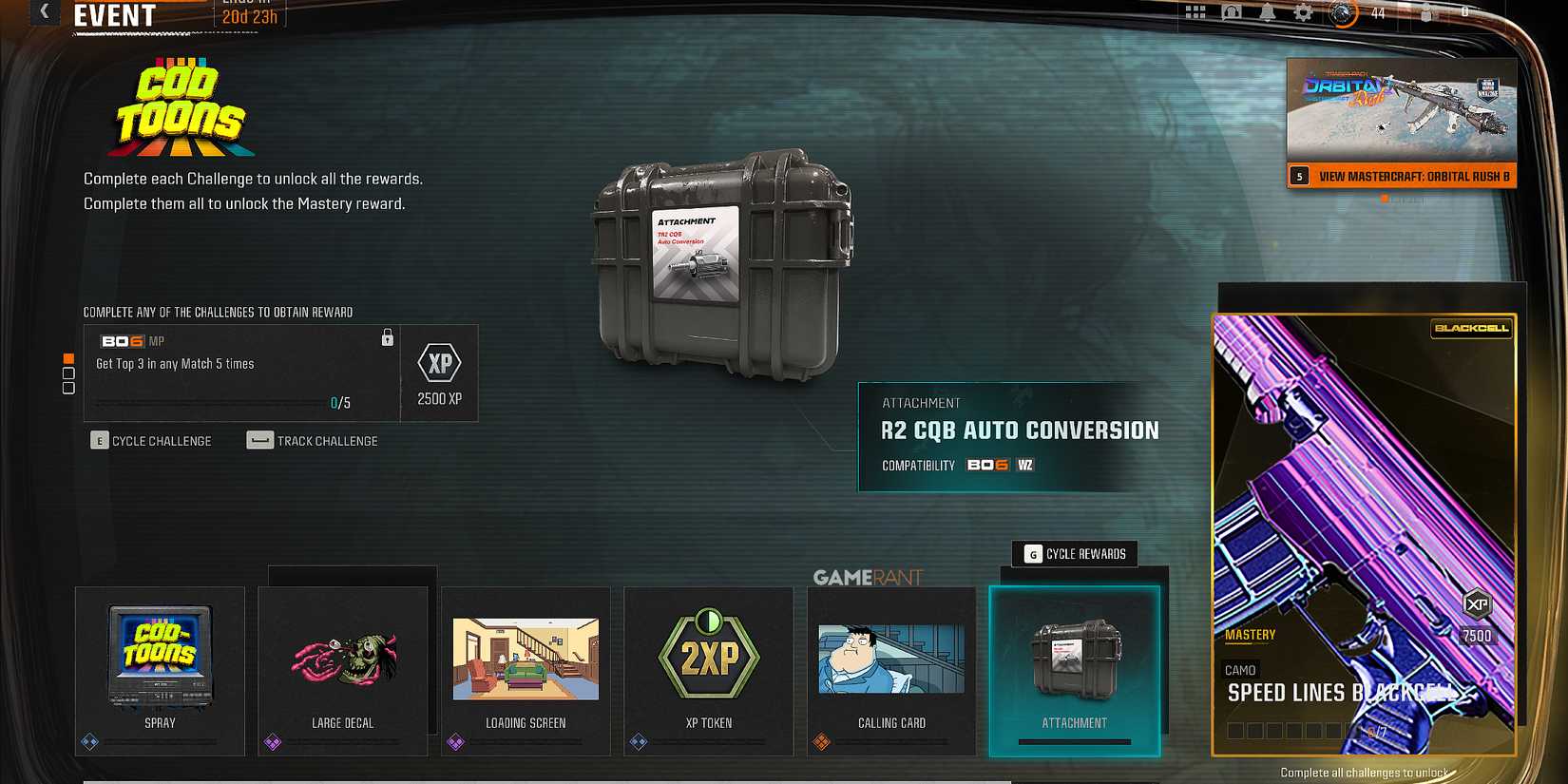The height and width of the screenshot is (784, 1568).
Task: Click the apps grid icon in top bar
Action: point(1195,12)
